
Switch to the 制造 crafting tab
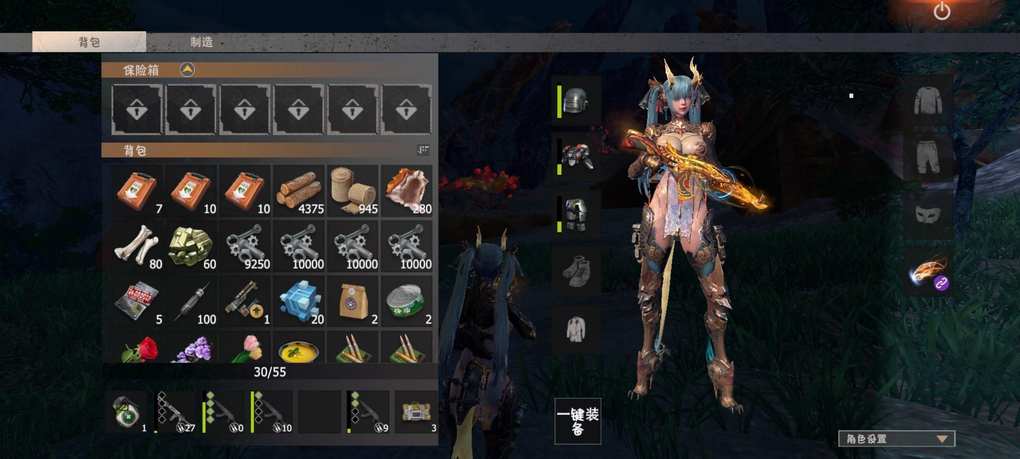click(x=201, y=42)
